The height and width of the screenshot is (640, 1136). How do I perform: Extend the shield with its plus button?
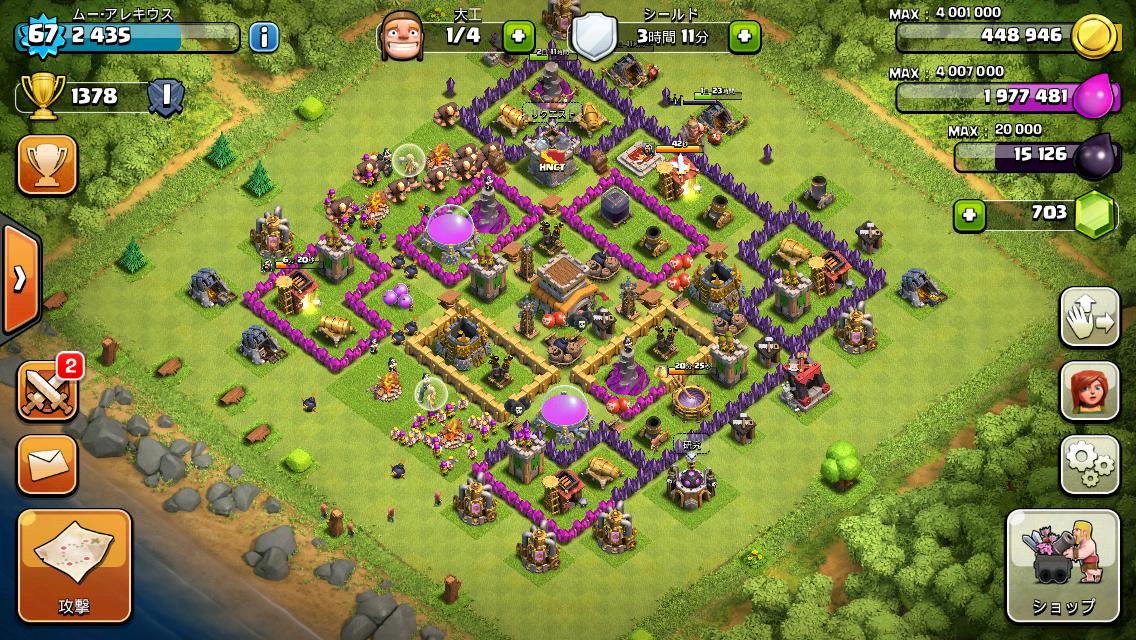pos(743,37)
